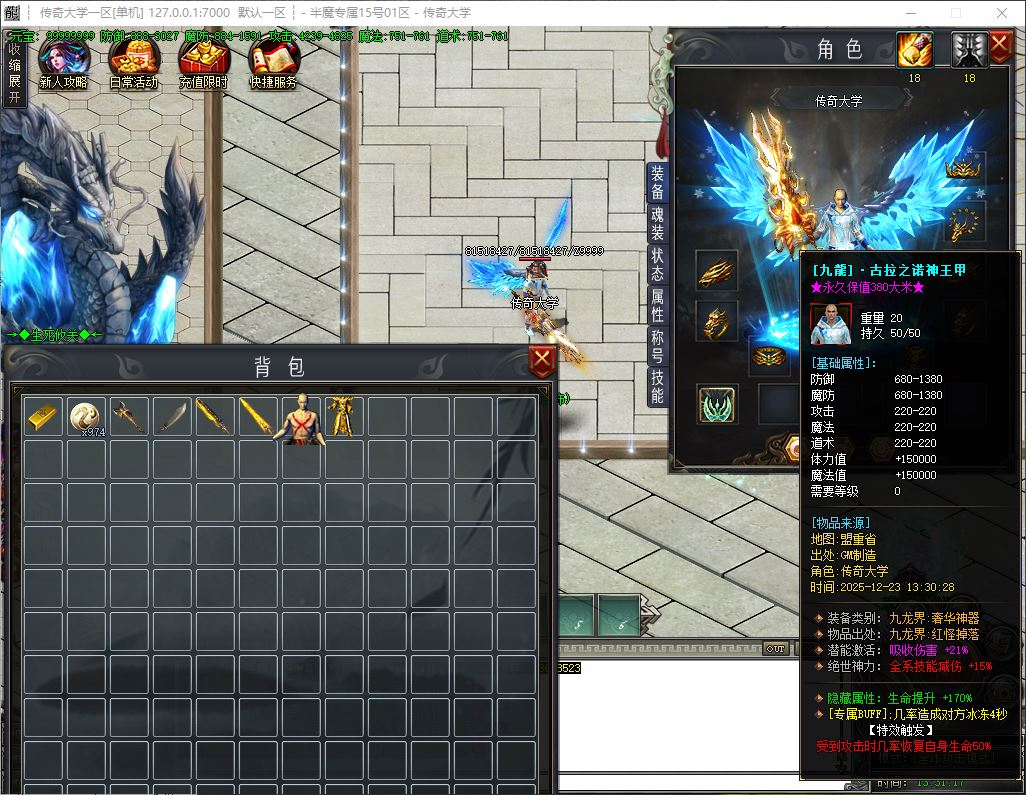Toggle the 收缩展开 collapse button

(x=14, y=72)
